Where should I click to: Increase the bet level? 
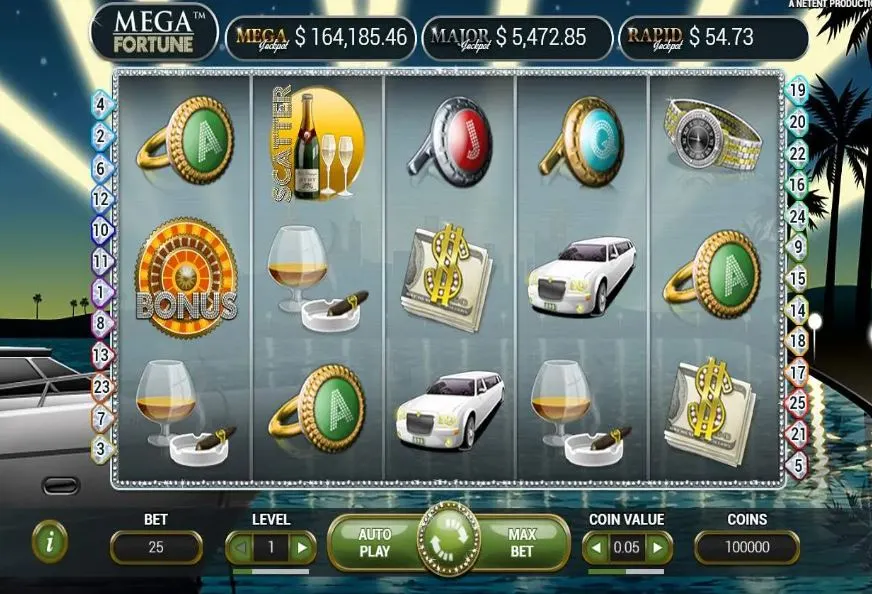(303, 547)
